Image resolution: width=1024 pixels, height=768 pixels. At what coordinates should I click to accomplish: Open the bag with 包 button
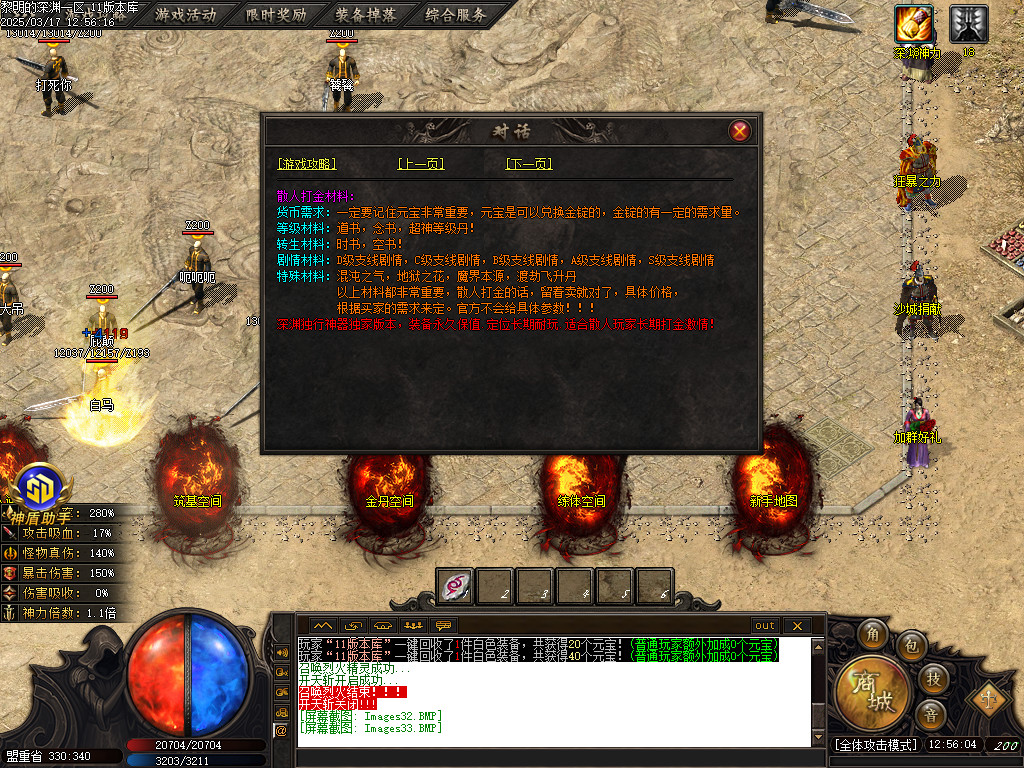[911, 645]
